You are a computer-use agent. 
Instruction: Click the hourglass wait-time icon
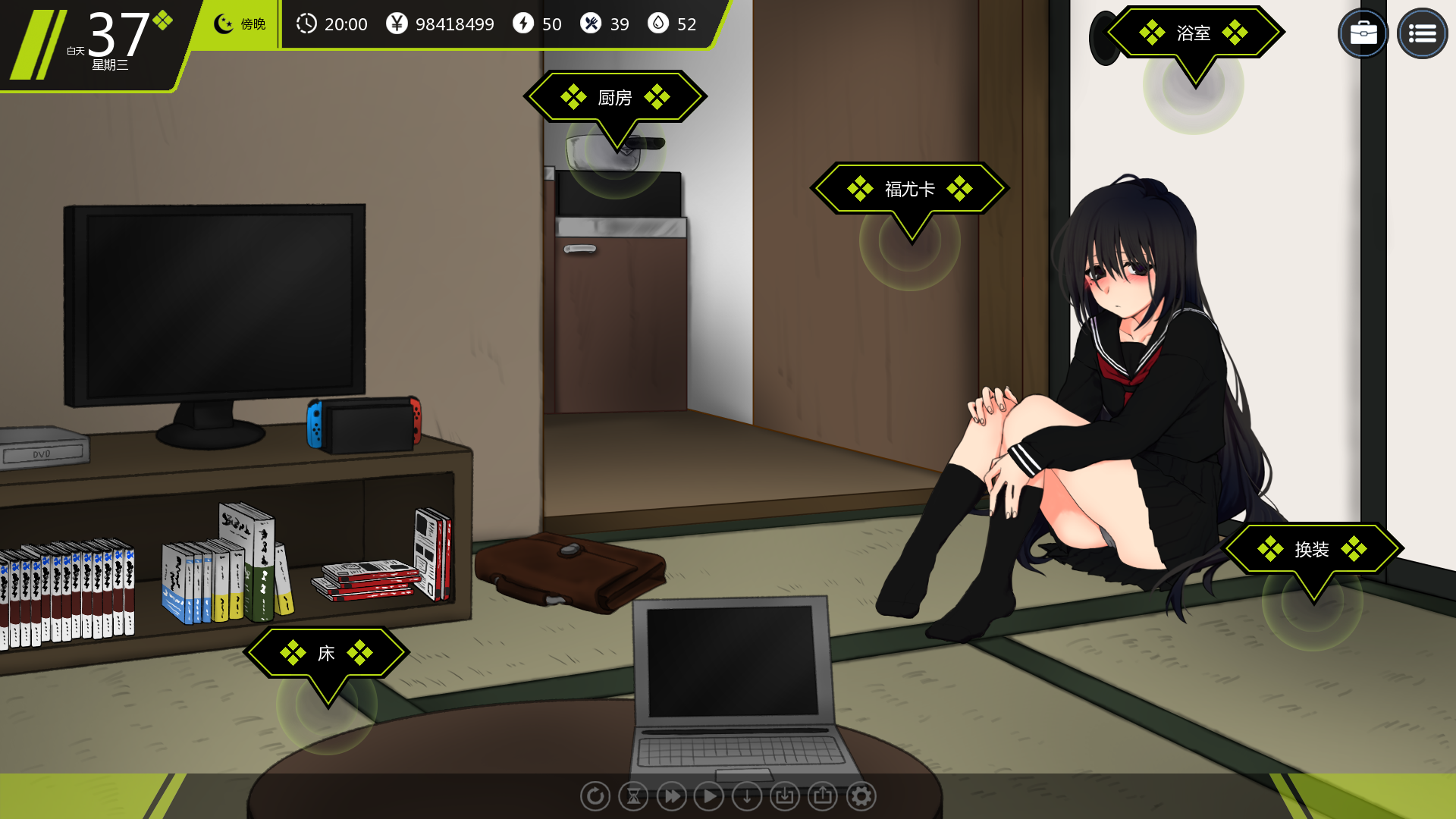[632, 796]
